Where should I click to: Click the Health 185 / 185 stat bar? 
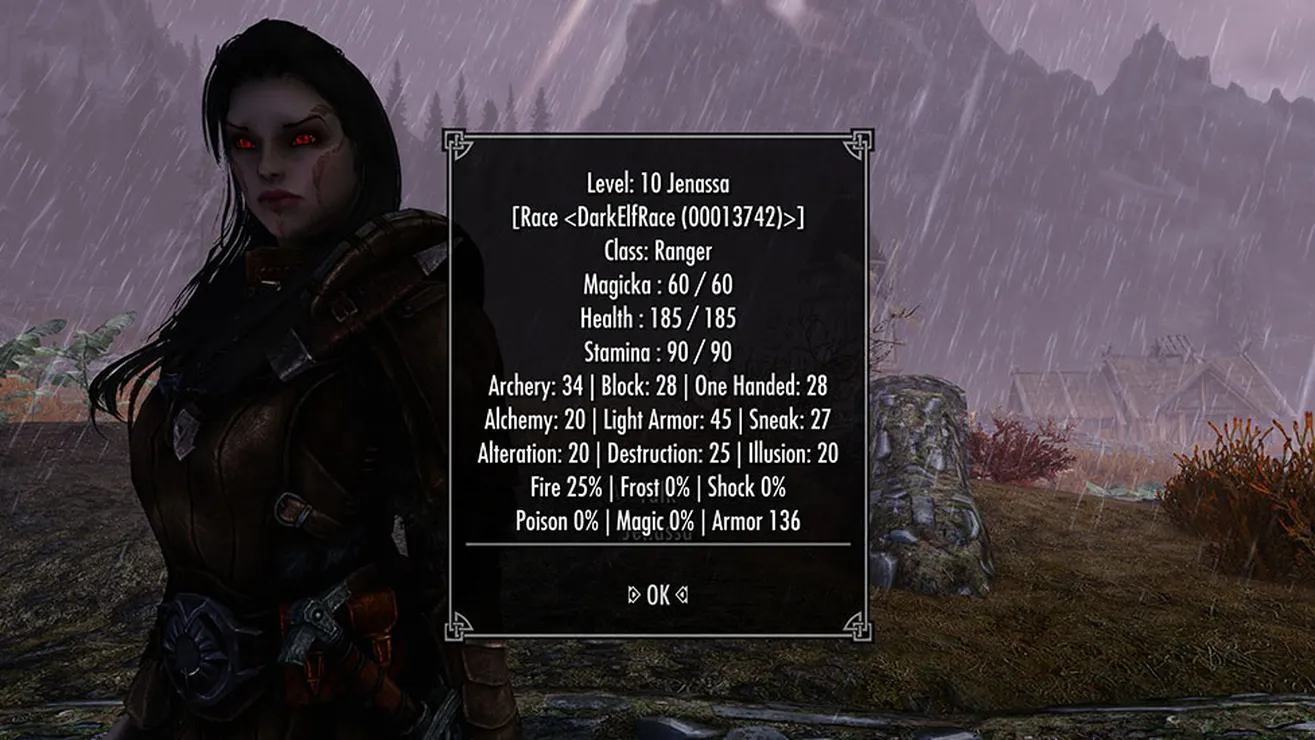657,318
